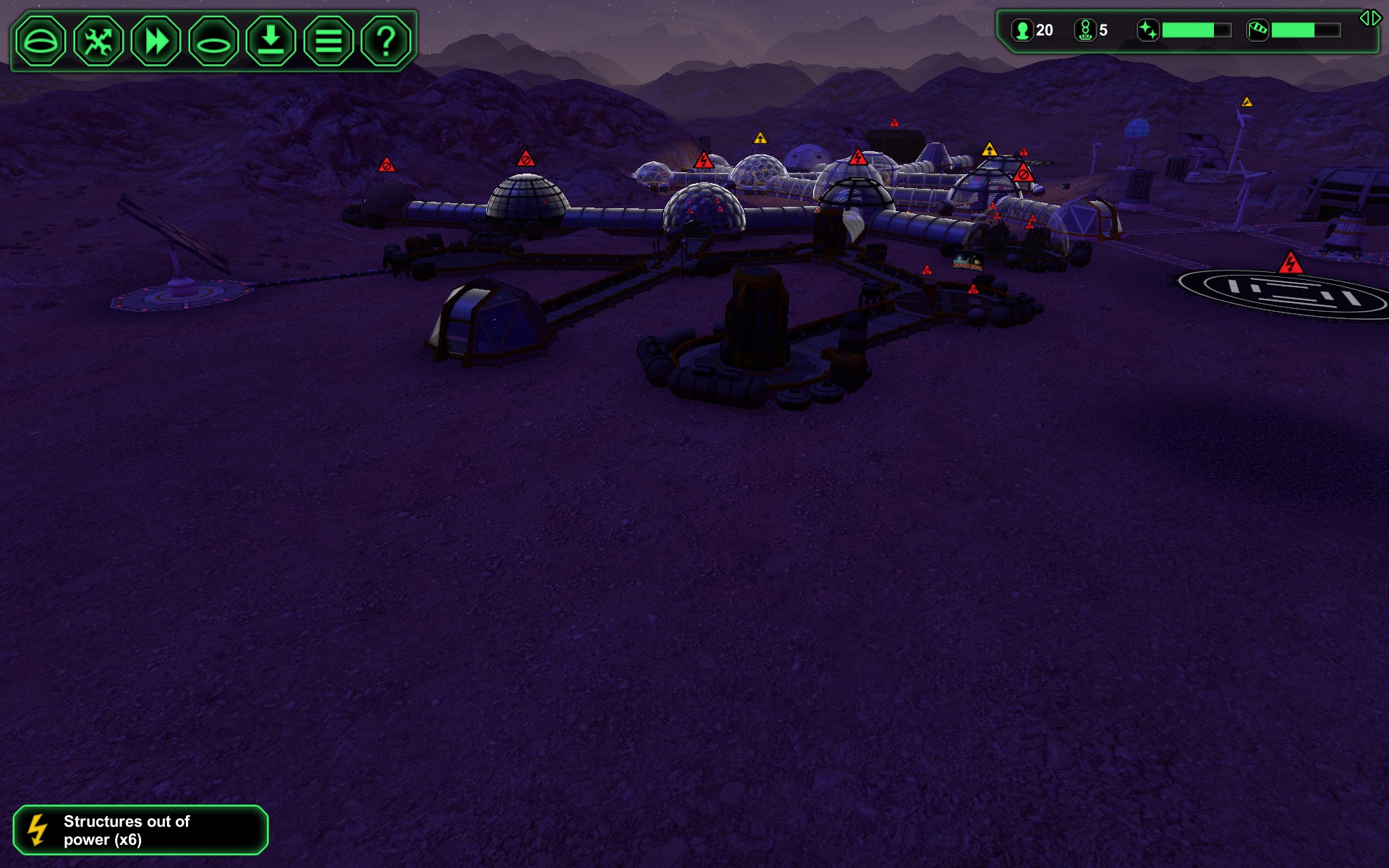Open the down-arrow landing button

[x=271, y=41]
